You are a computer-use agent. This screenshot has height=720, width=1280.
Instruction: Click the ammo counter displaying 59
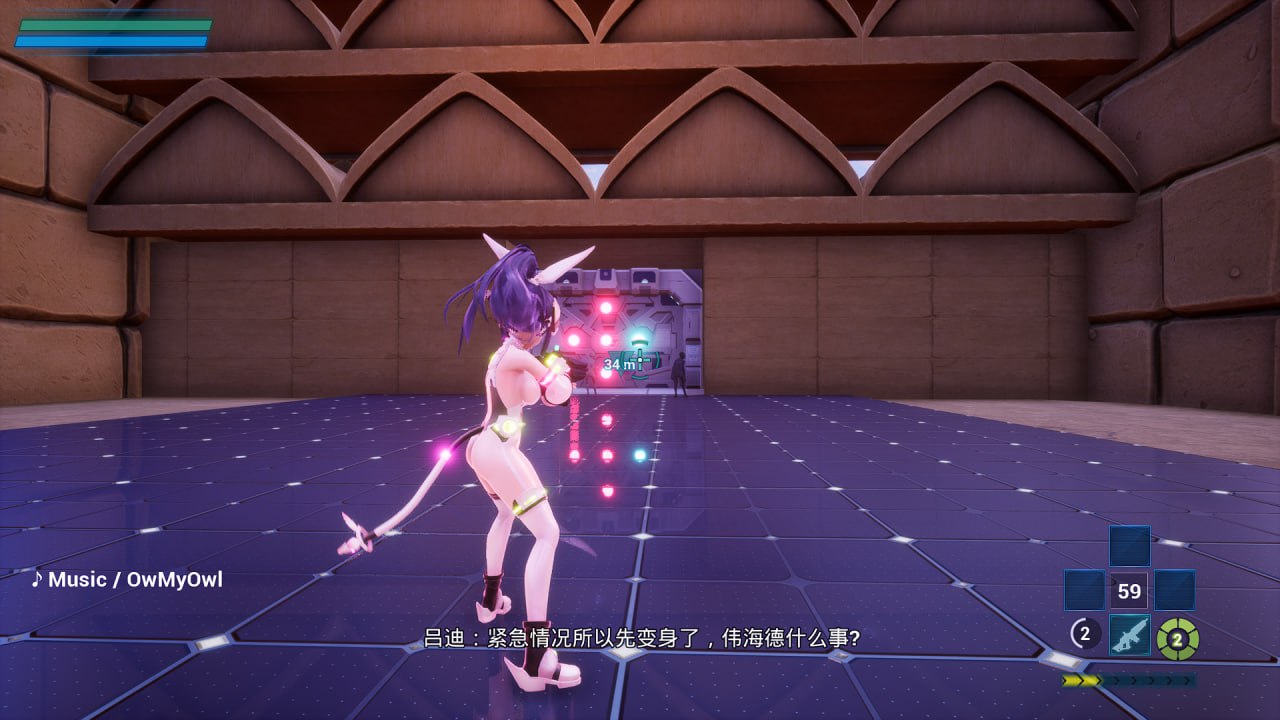click(x=1130, y=590)
